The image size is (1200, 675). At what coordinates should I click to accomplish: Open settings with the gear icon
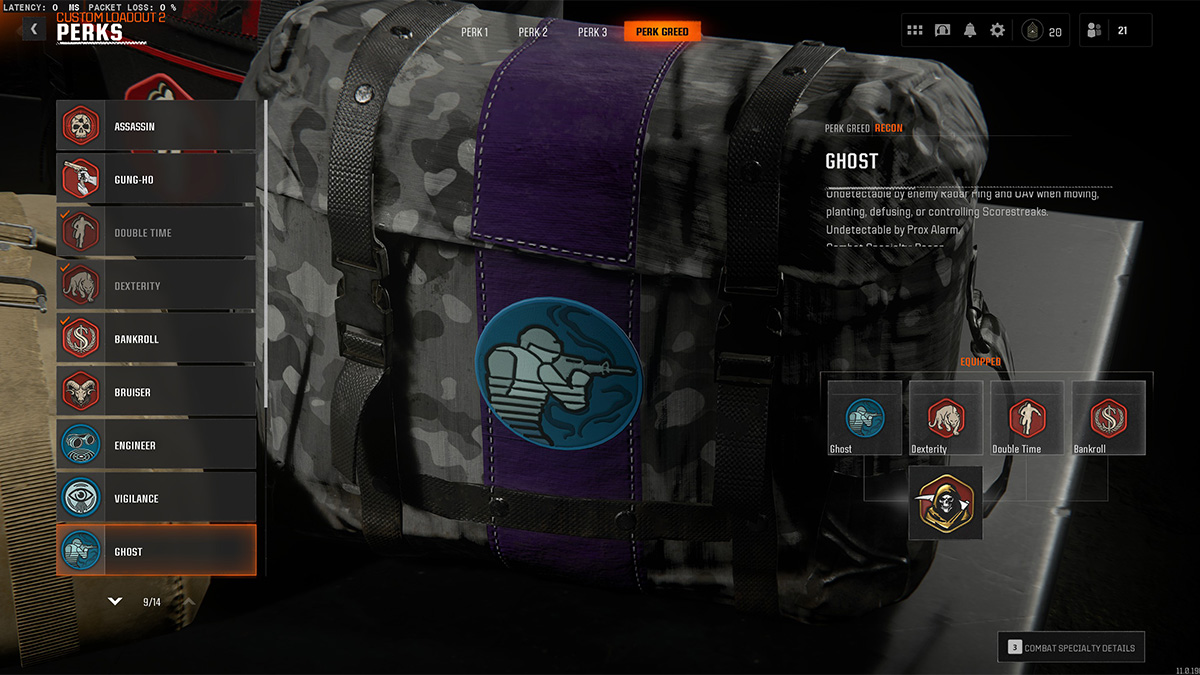pyautogui.click(x=997, y=31)
